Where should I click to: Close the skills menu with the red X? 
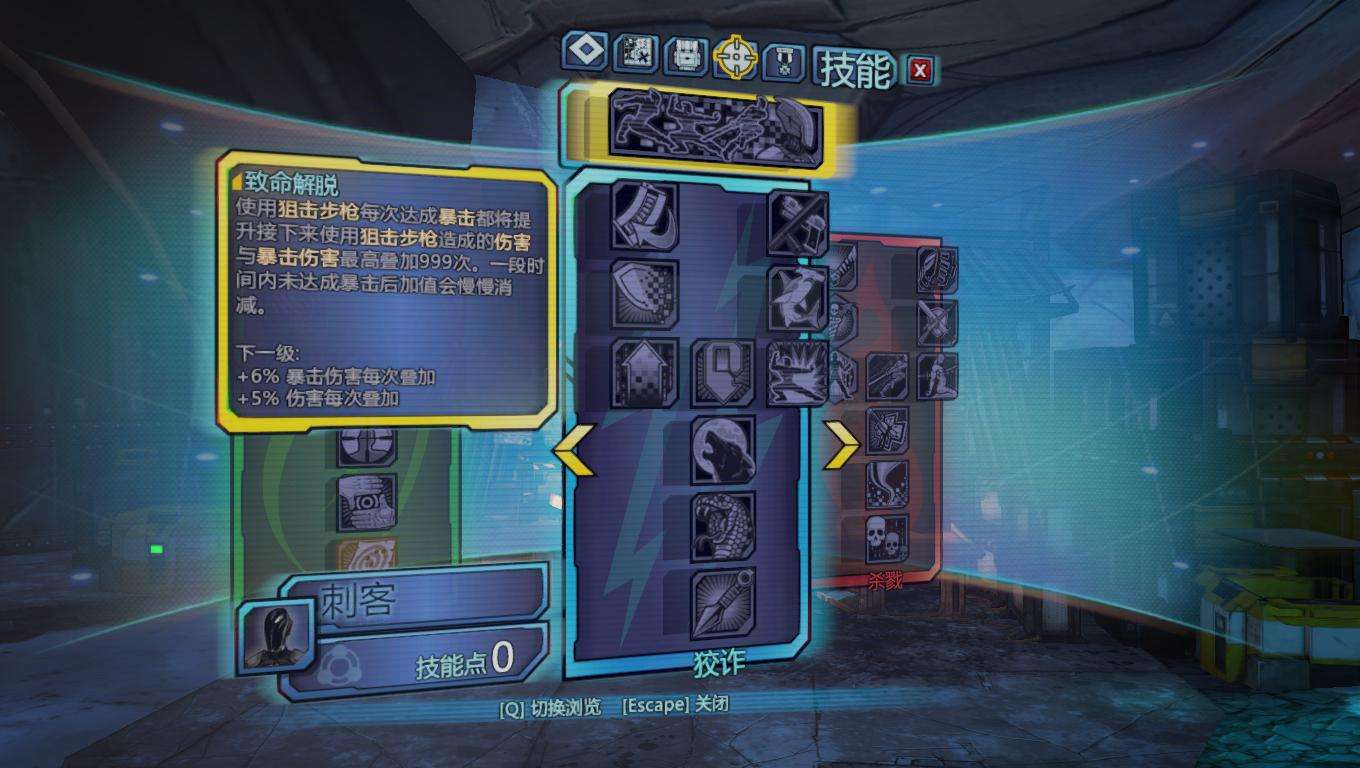(x=920, y=69)
